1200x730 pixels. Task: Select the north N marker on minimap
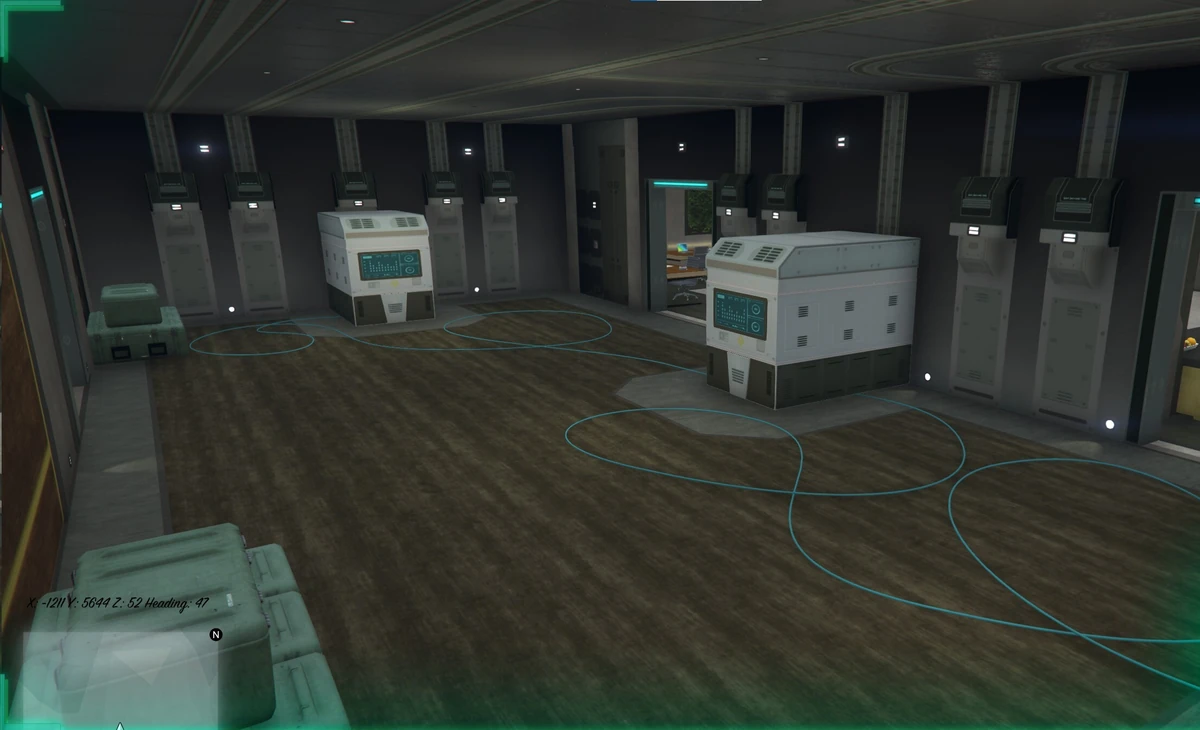tap(216, 634)
